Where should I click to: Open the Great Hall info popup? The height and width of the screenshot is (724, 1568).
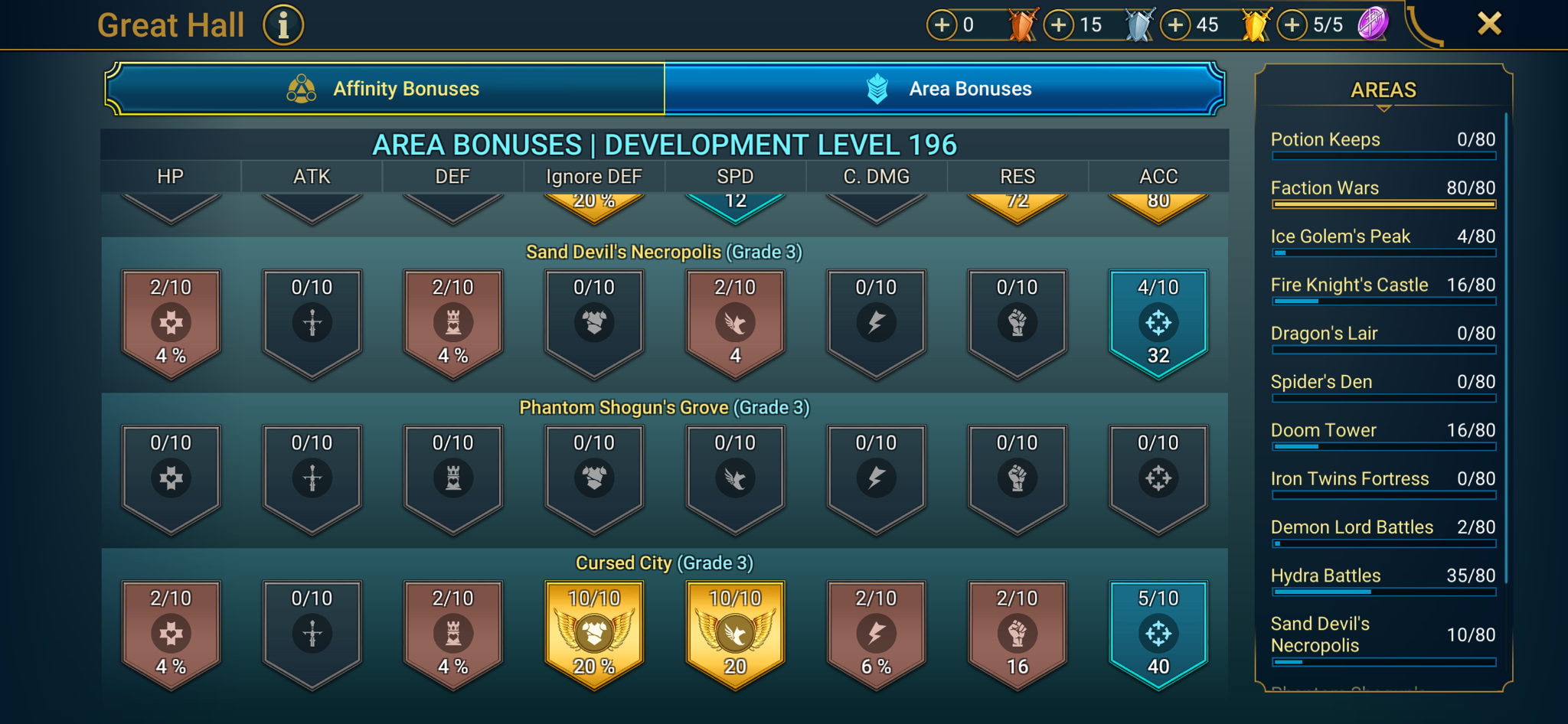coord(283,24)
